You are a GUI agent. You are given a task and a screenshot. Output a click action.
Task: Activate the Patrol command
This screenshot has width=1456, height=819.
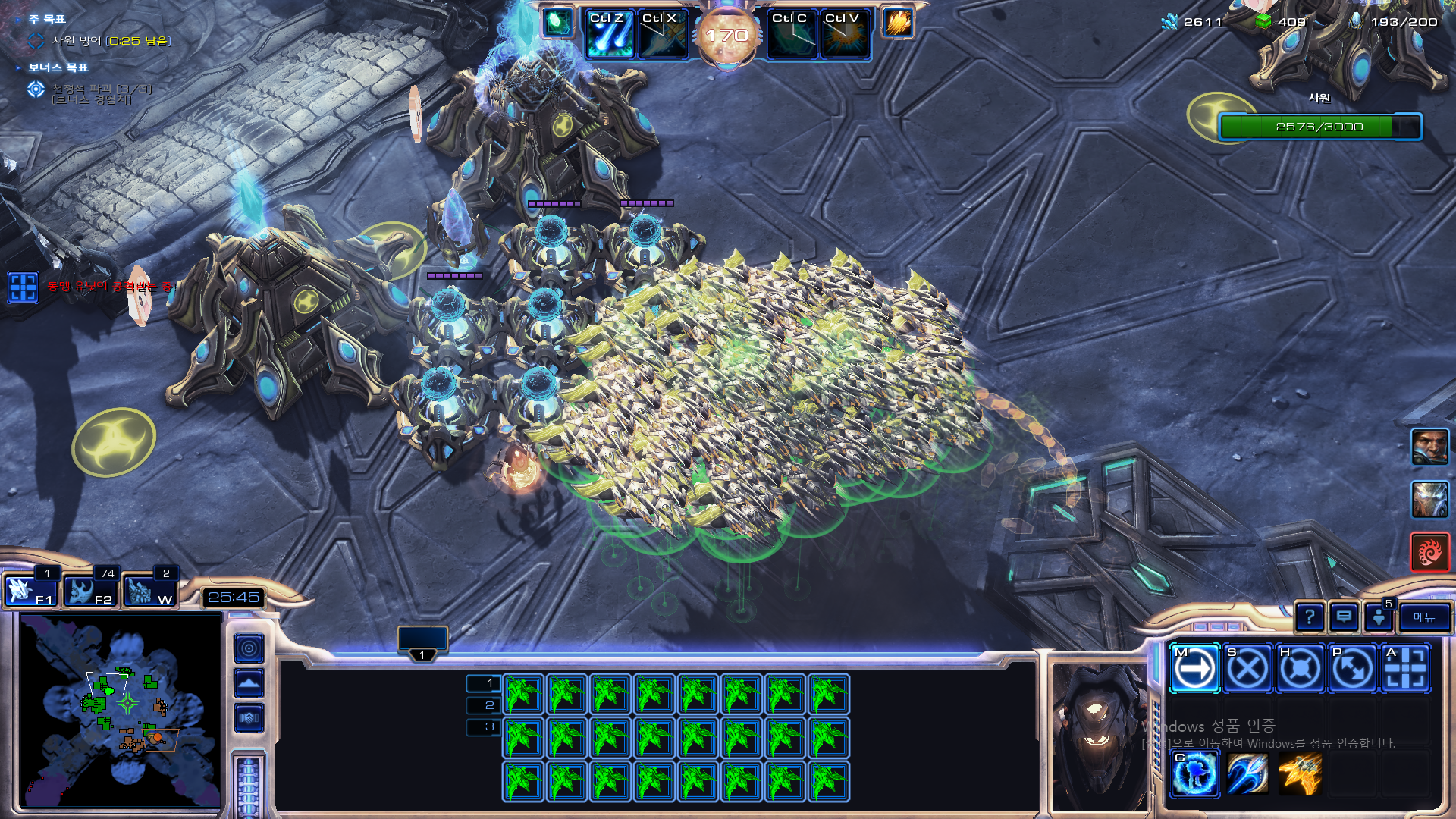click(1352, 669)
